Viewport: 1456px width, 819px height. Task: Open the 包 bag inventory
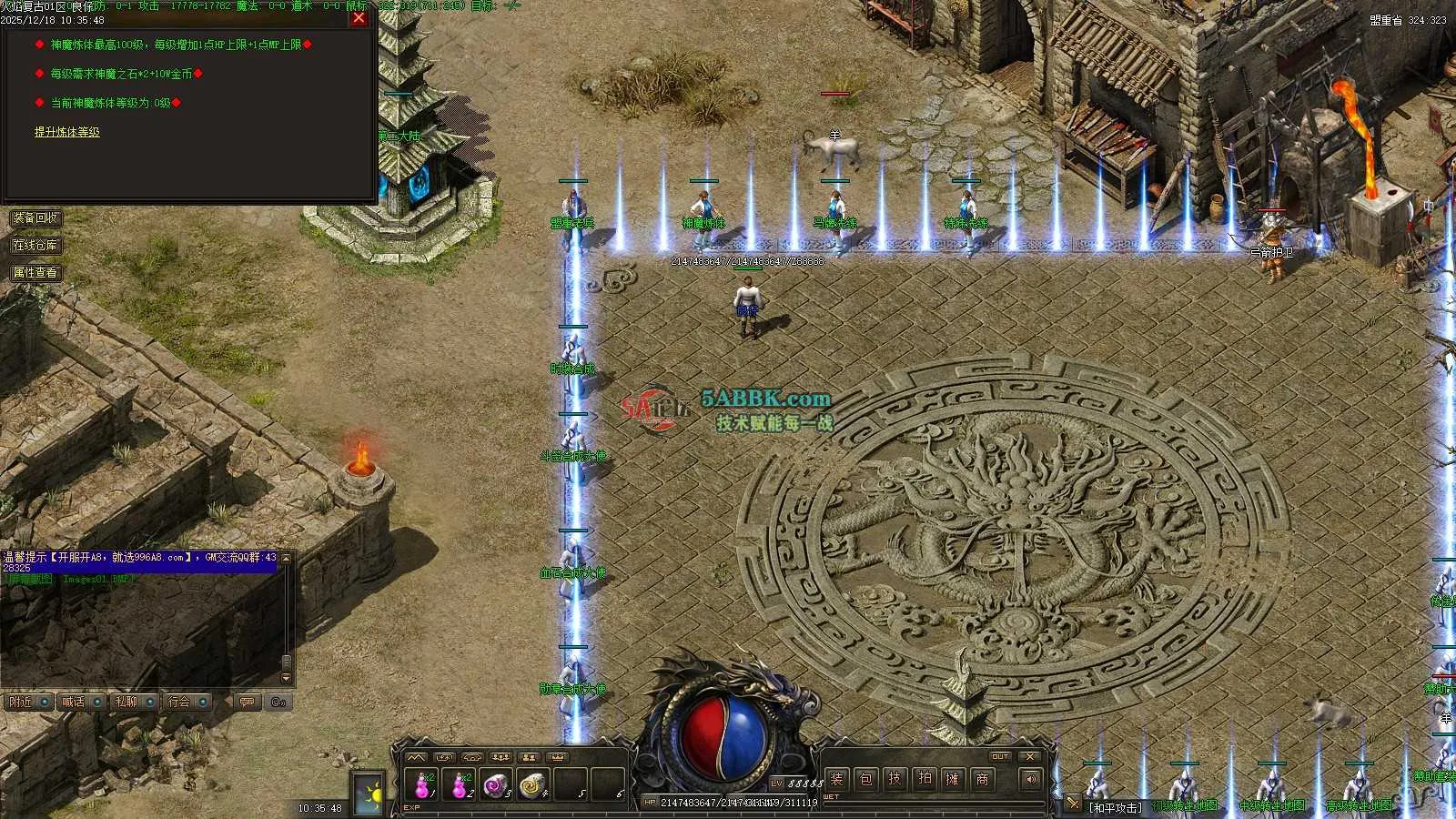pos(865,779)
